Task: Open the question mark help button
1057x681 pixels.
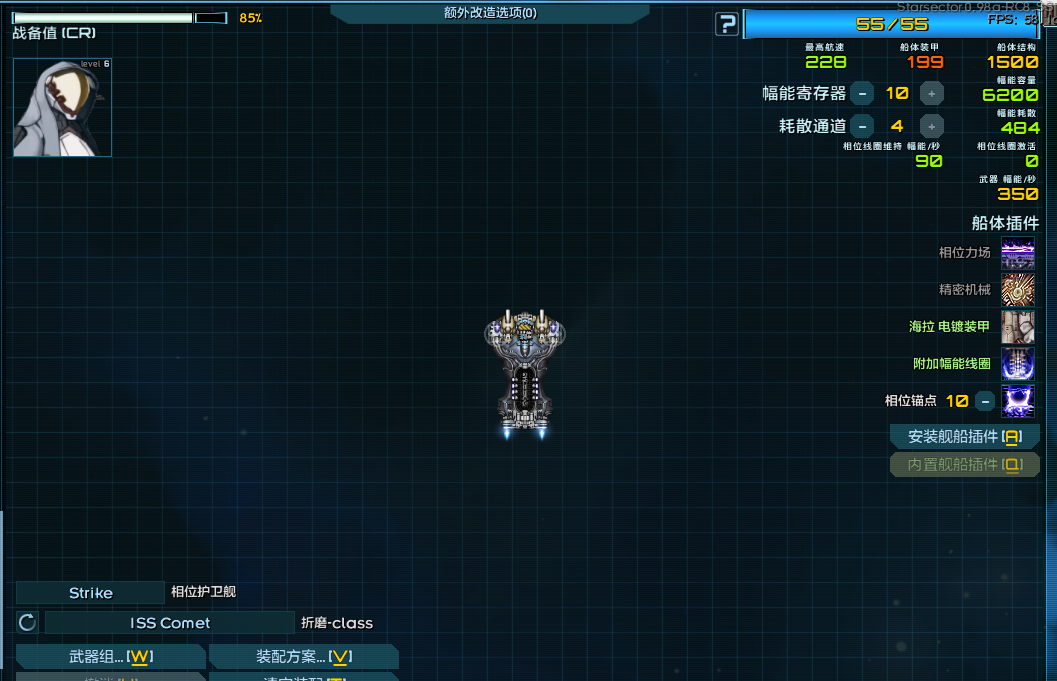Action: click(x=727, y=24)
